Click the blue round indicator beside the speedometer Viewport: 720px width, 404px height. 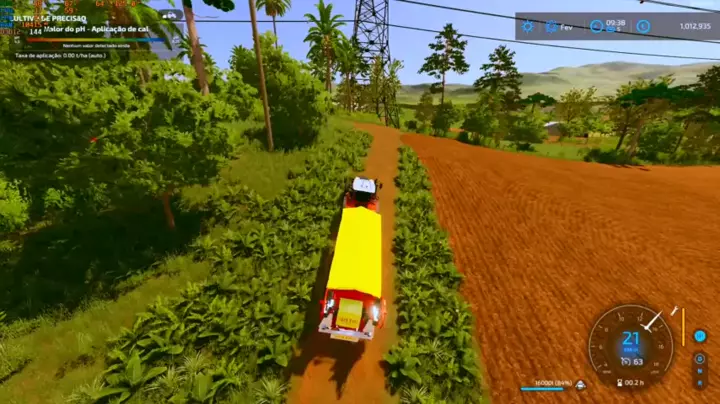[700, 336]
